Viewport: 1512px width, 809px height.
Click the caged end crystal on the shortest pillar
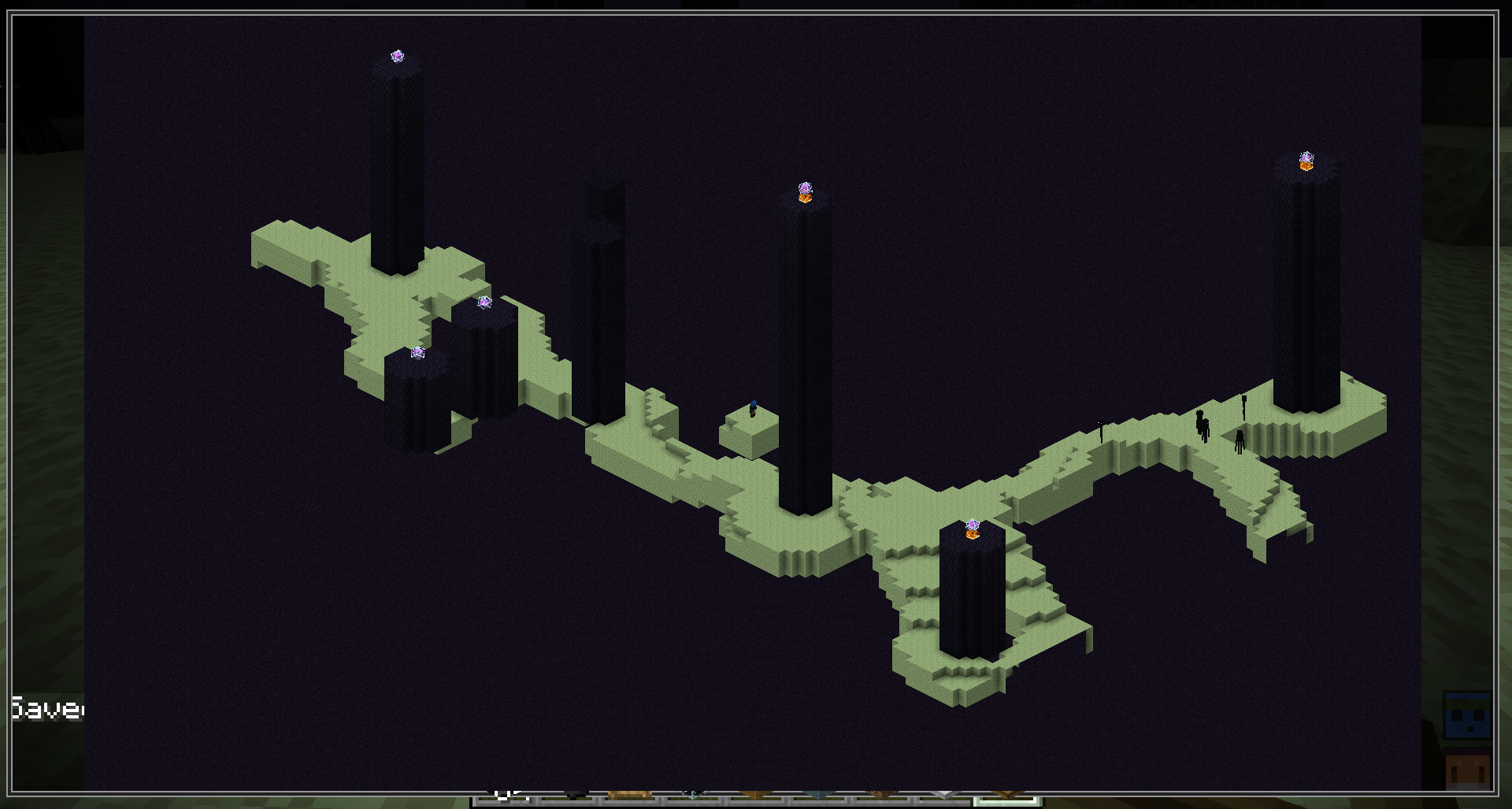click(418, 352)
